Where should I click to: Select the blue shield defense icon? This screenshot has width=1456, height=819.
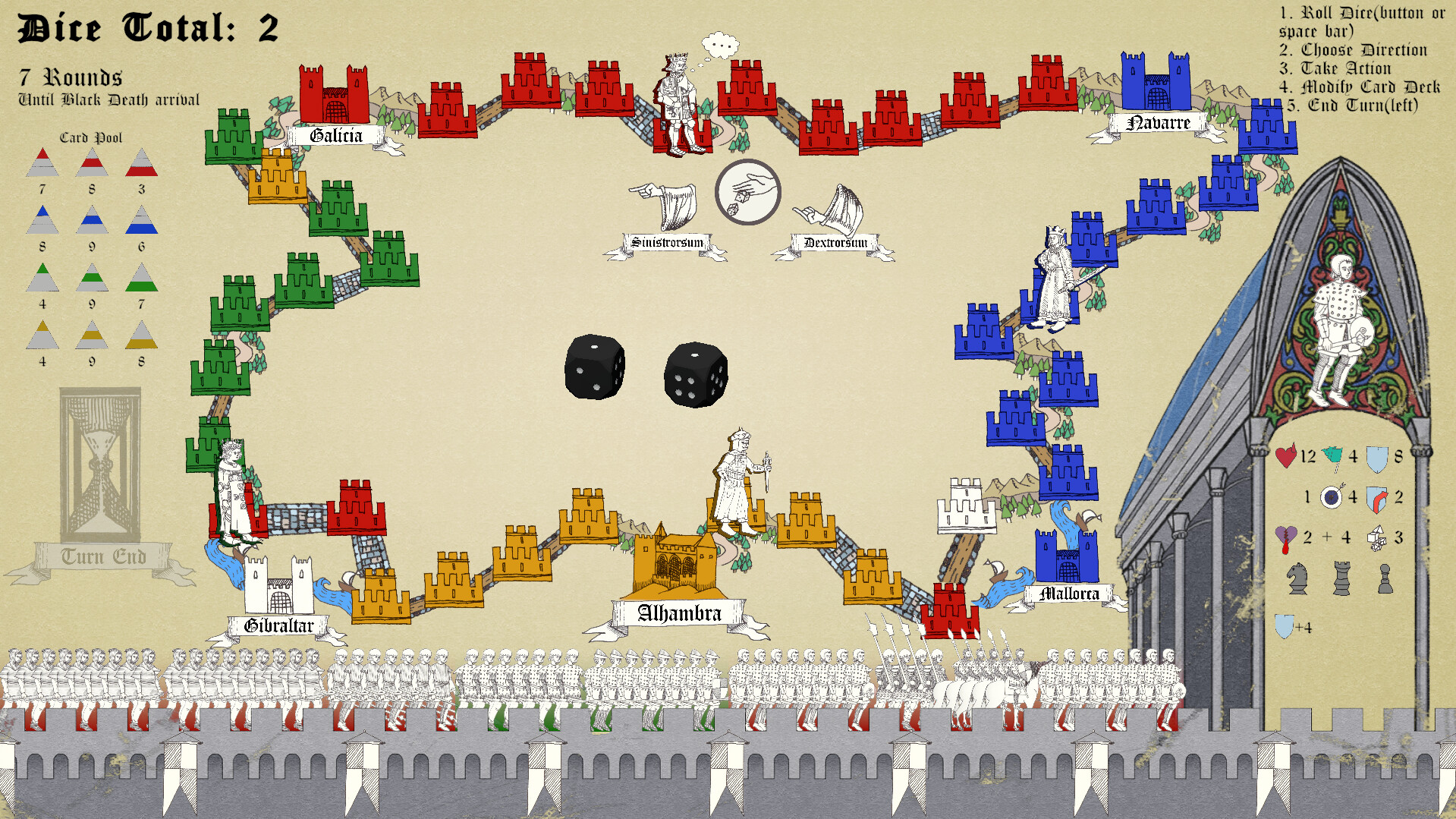click(1379, 457)
